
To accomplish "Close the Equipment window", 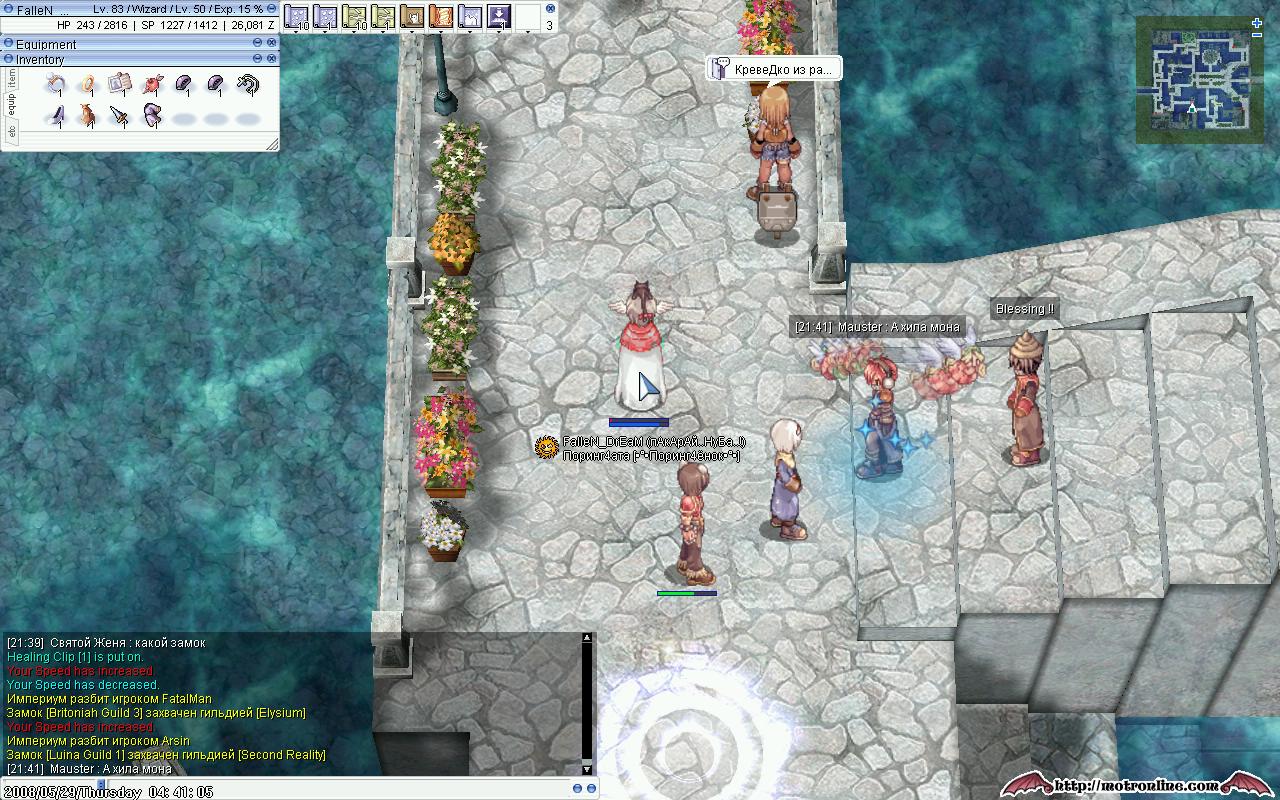I will pyautogui.click(x=271, y=44).
